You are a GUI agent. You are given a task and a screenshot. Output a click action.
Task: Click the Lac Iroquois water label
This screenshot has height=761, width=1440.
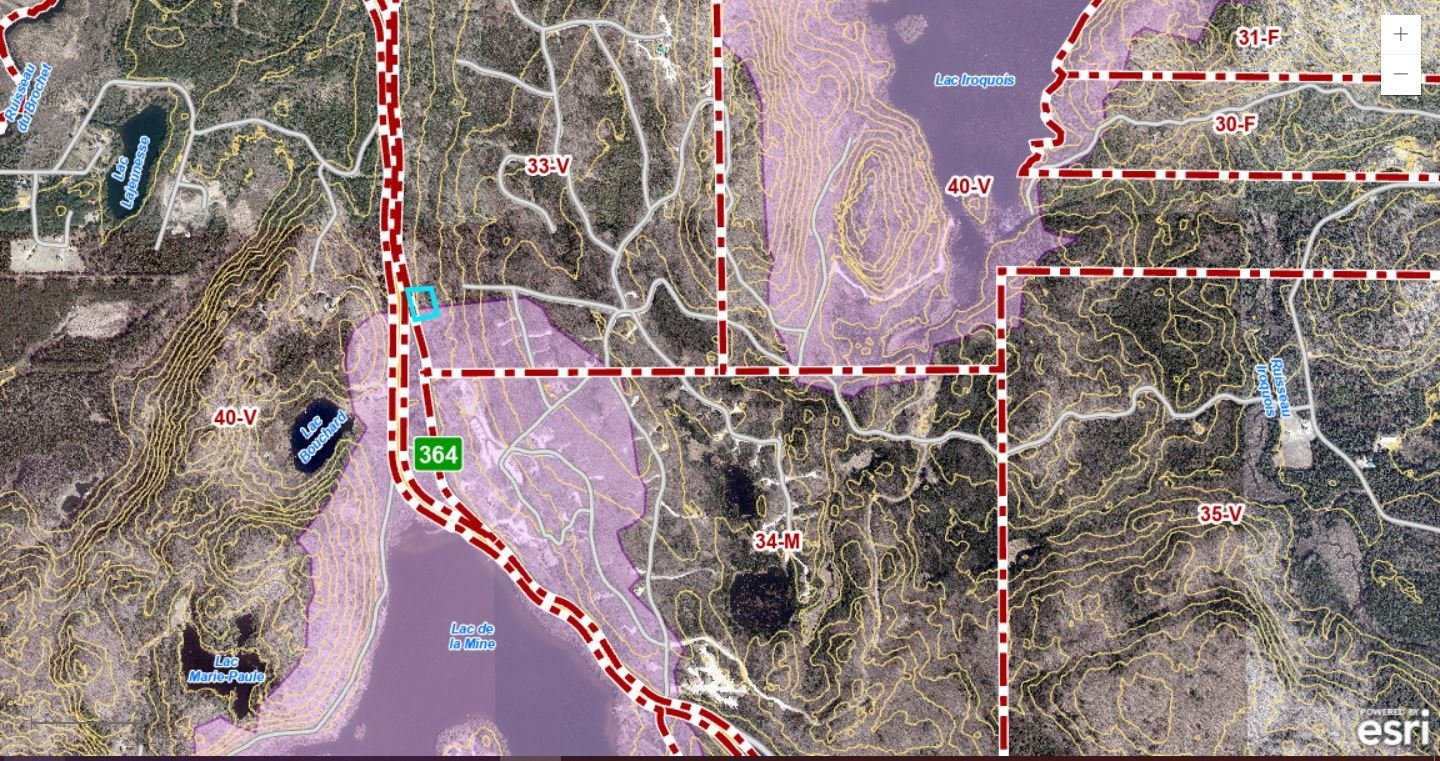click(974, 78)
